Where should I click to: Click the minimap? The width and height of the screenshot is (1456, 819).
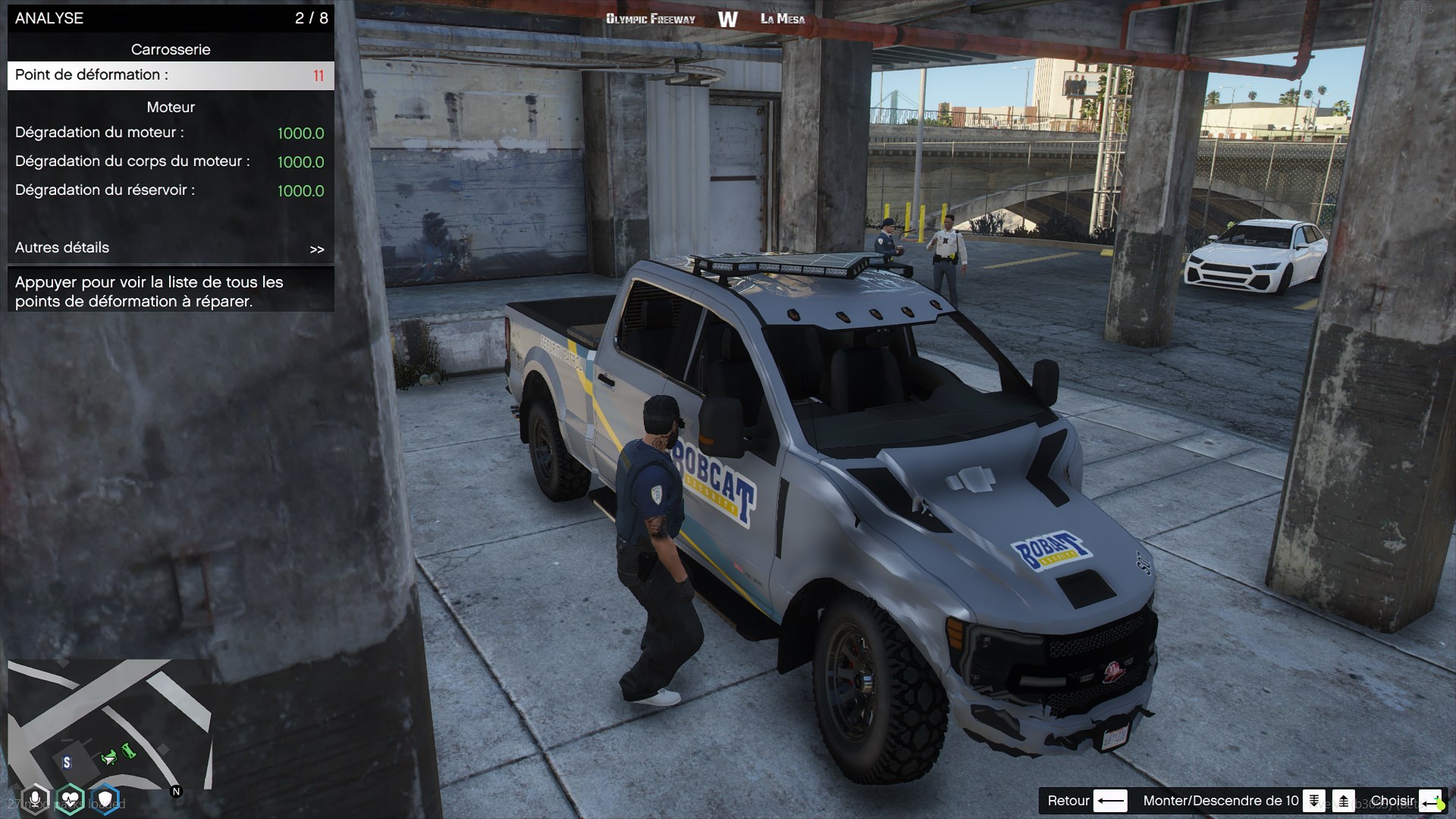pyautogui.click(x=110, y=724)
